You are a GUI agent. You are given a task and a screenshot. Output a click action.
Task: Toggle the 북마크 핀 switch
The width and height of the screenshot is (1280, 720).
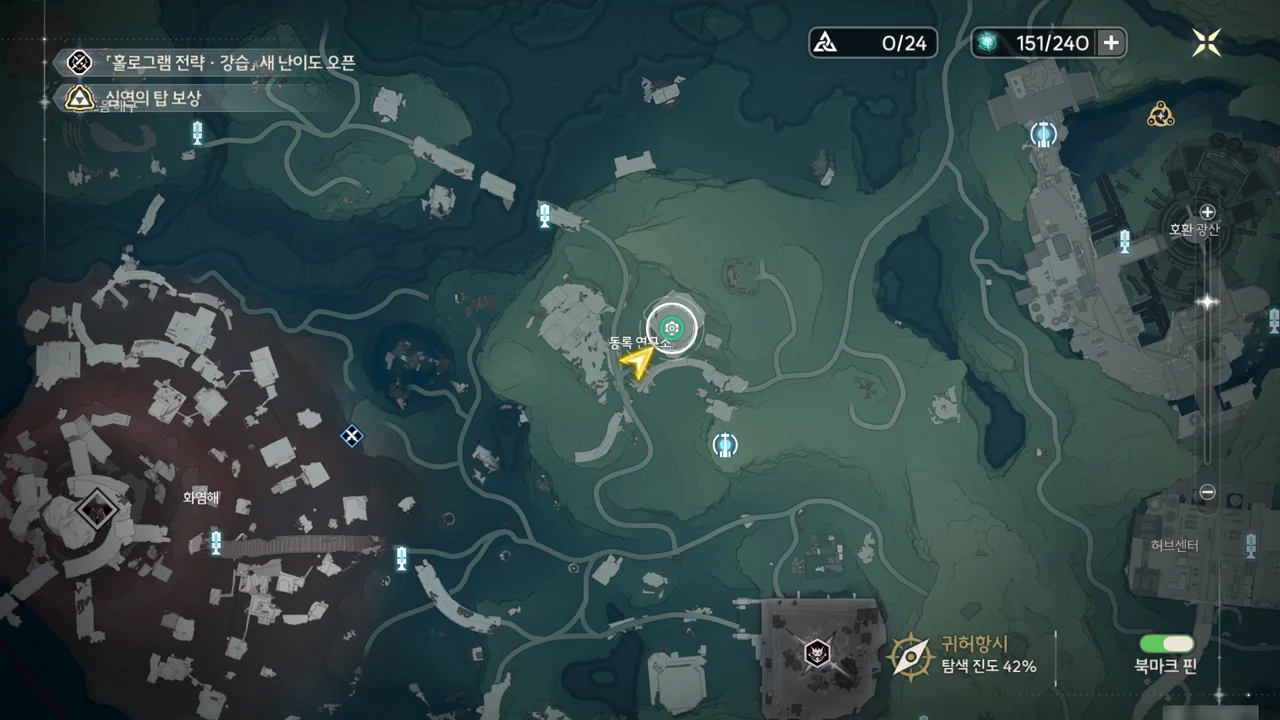(1165, 644)
